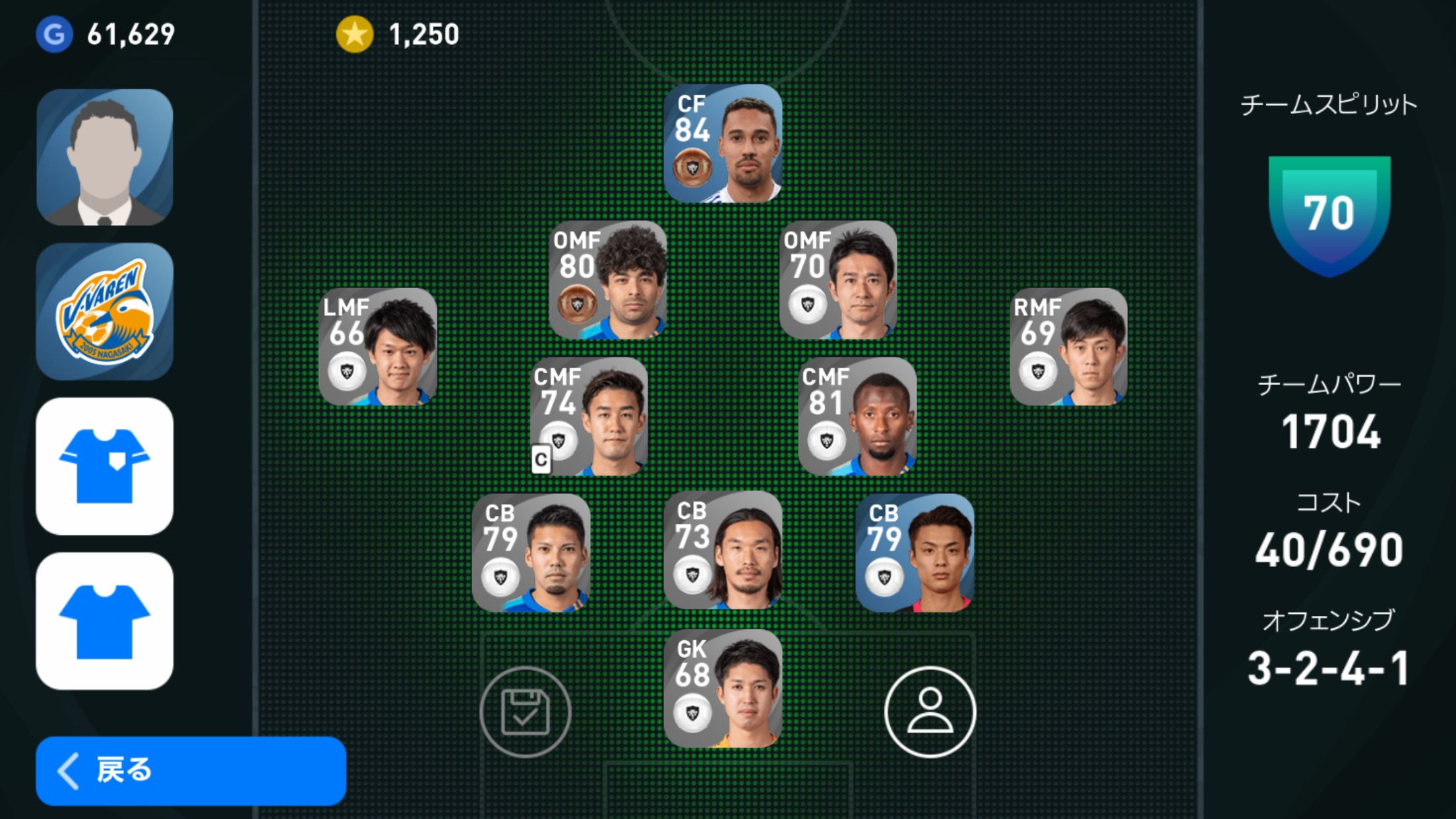Select the V-Varen Nagasaki team emblem
This screenshot has height=819, width=1456.
point(105,311)
